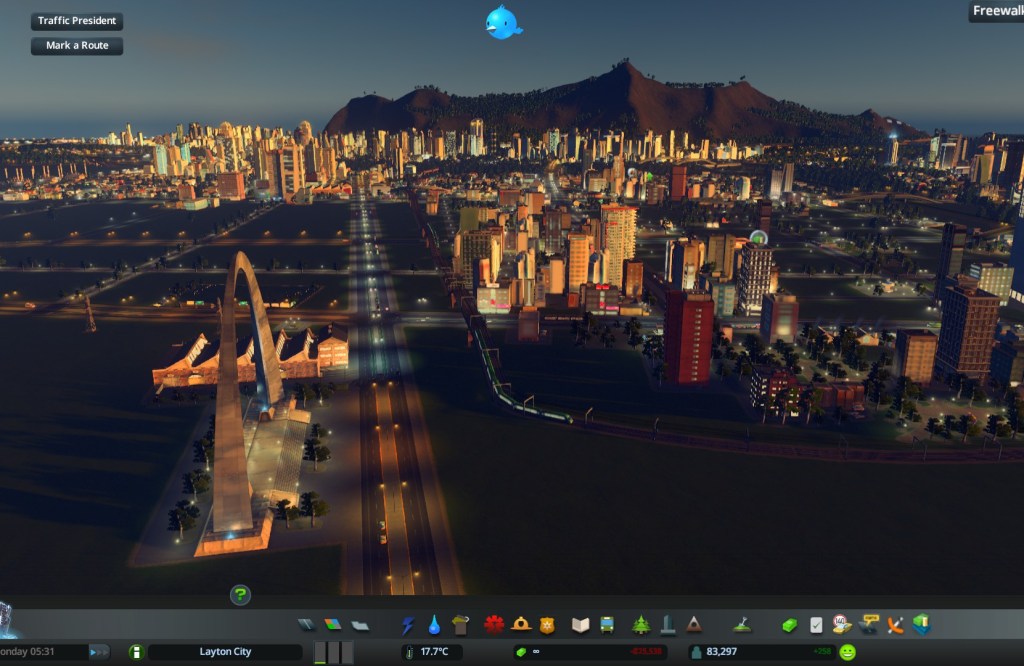Open the Roads build menu

(x=307, y=625)
